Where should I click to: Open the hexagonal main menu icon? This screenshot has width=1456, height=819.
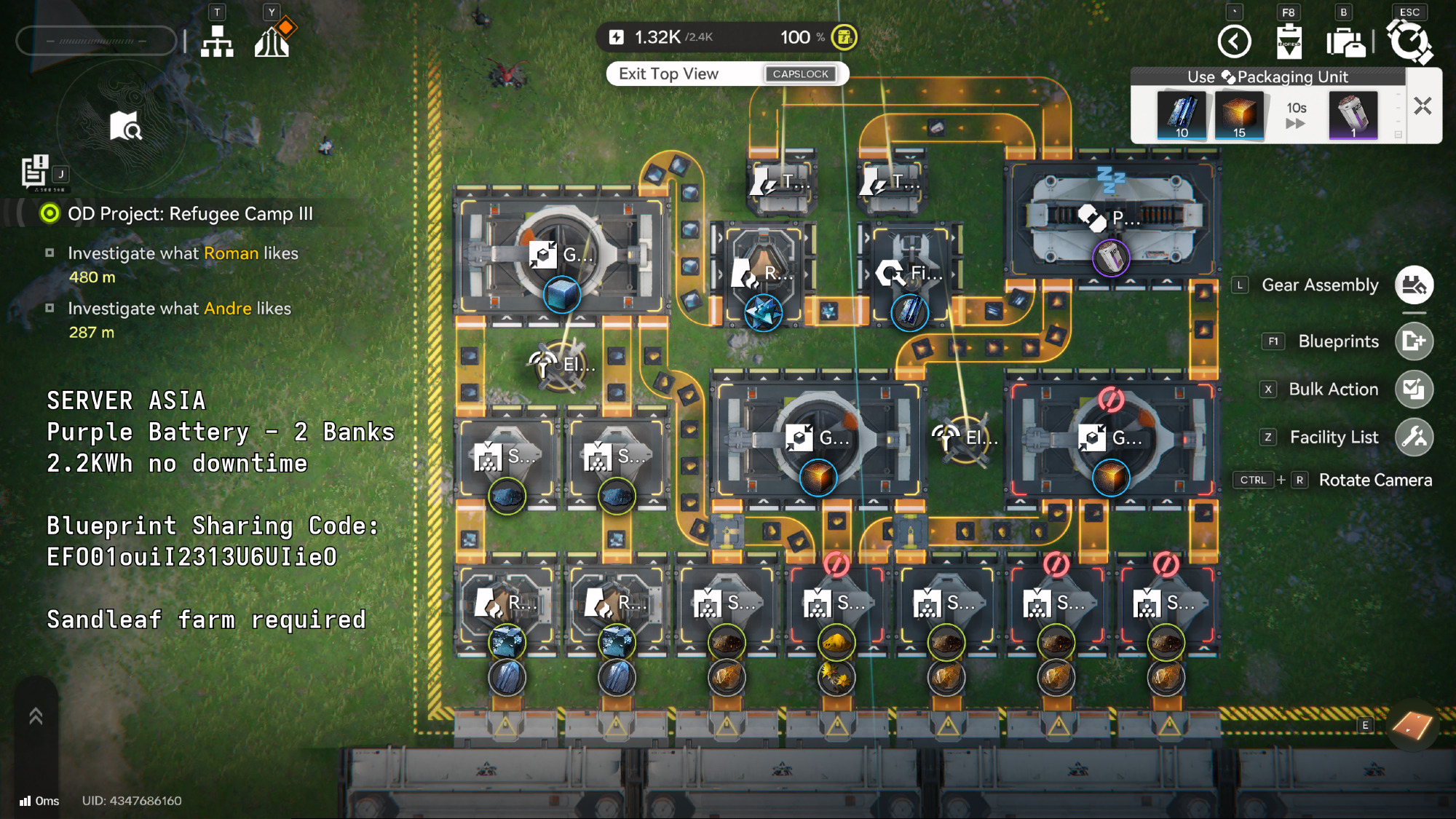1409,41
